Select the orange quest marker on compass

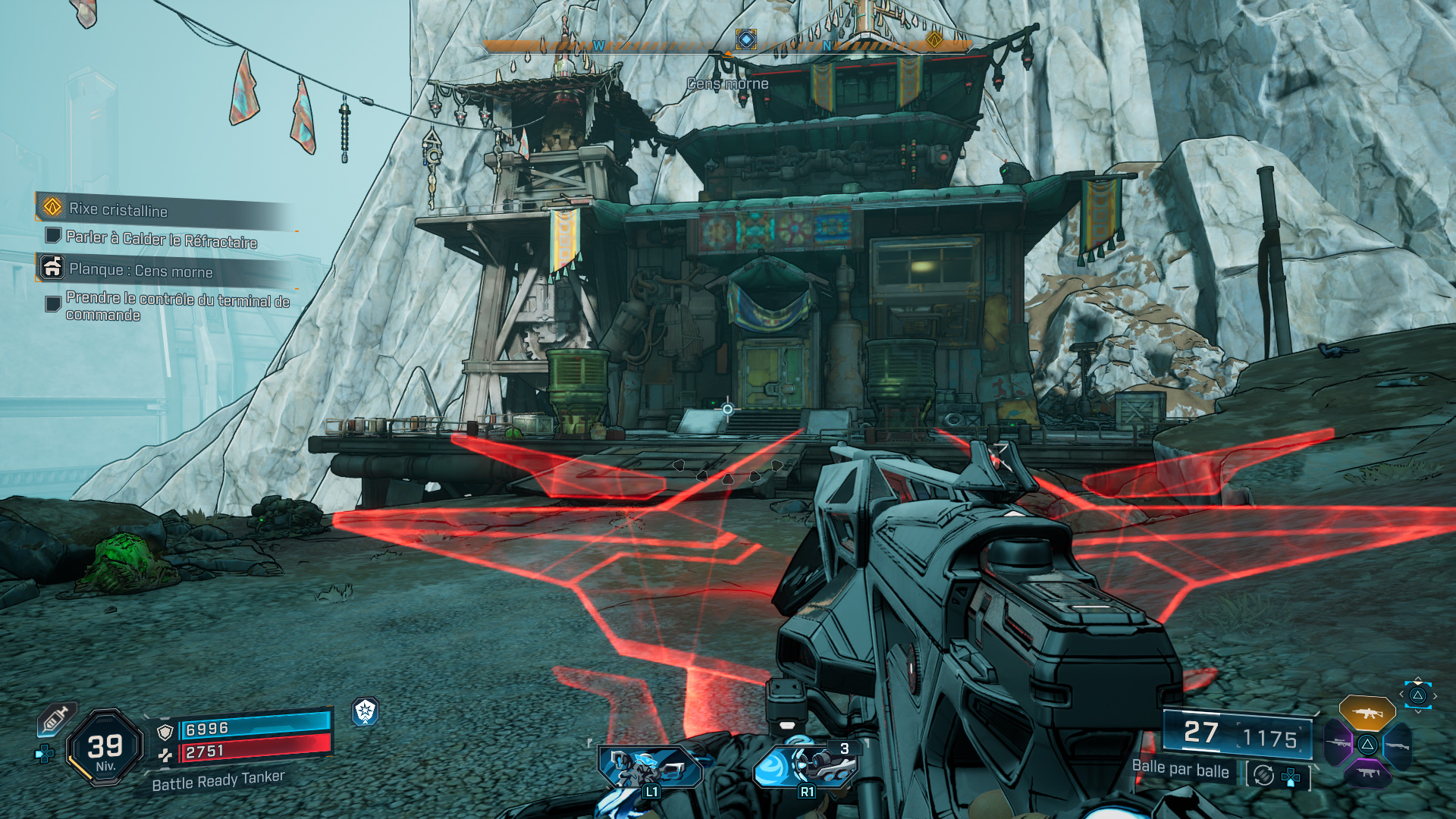pos(934,39)
